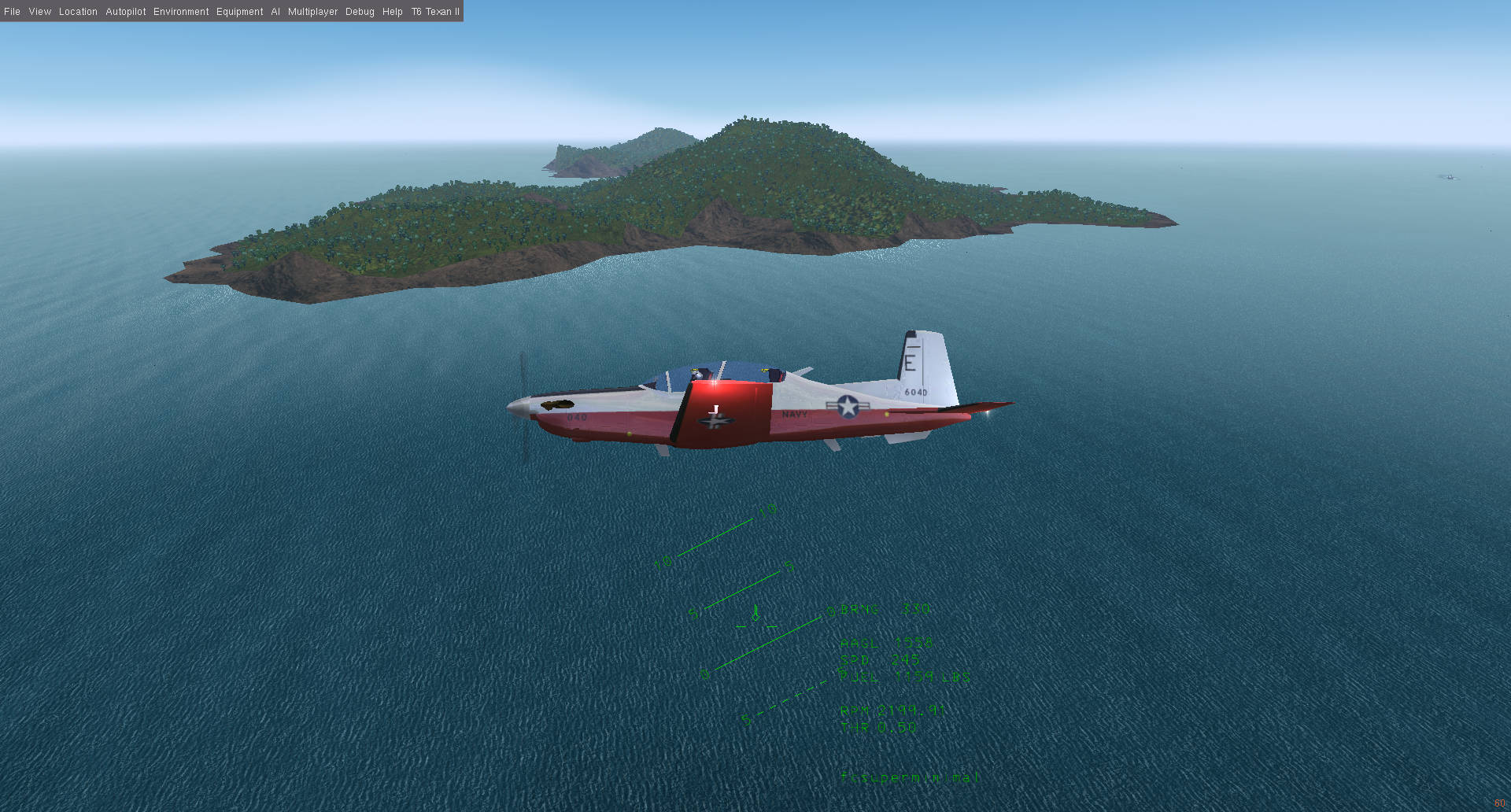This screenshot has height=812, width=1511.
Task: Open the Equipment menu
Action: click(x=239, y=11)
